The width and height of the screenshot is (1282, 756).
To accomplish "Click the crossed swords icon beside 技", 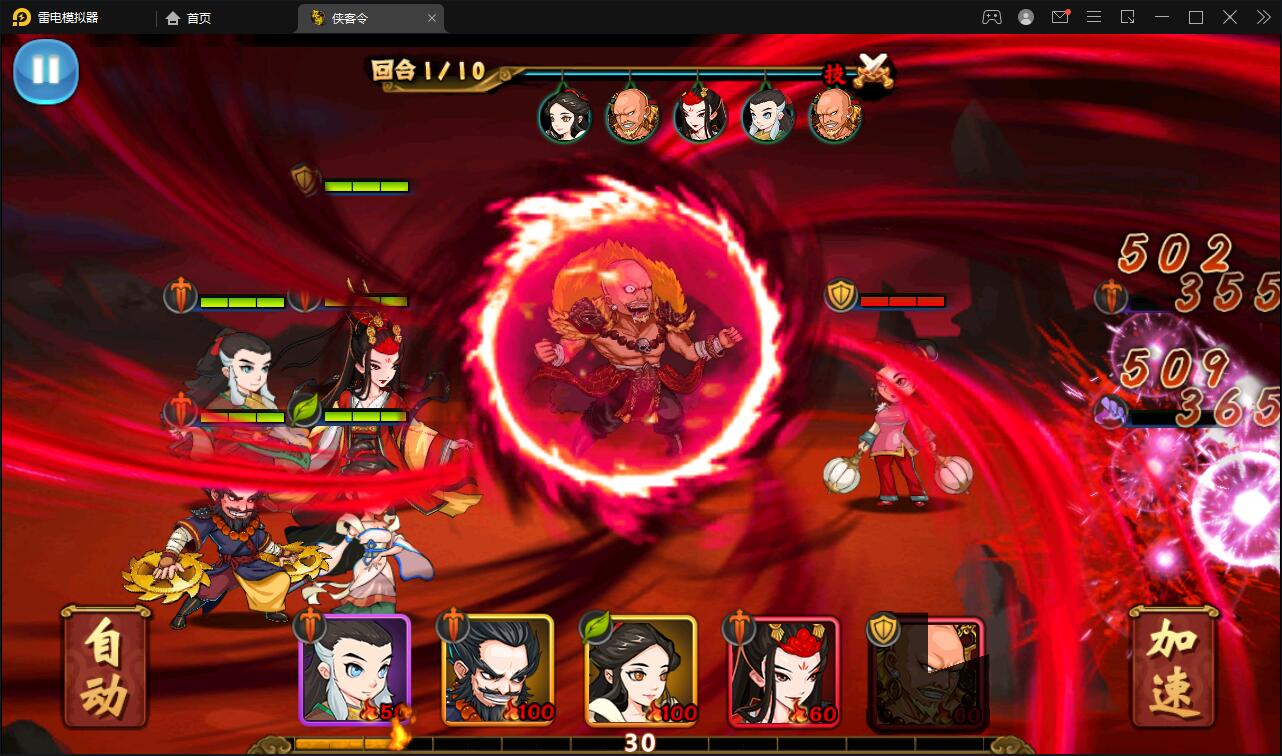I will pyautogui.click(x=874, y=71).
